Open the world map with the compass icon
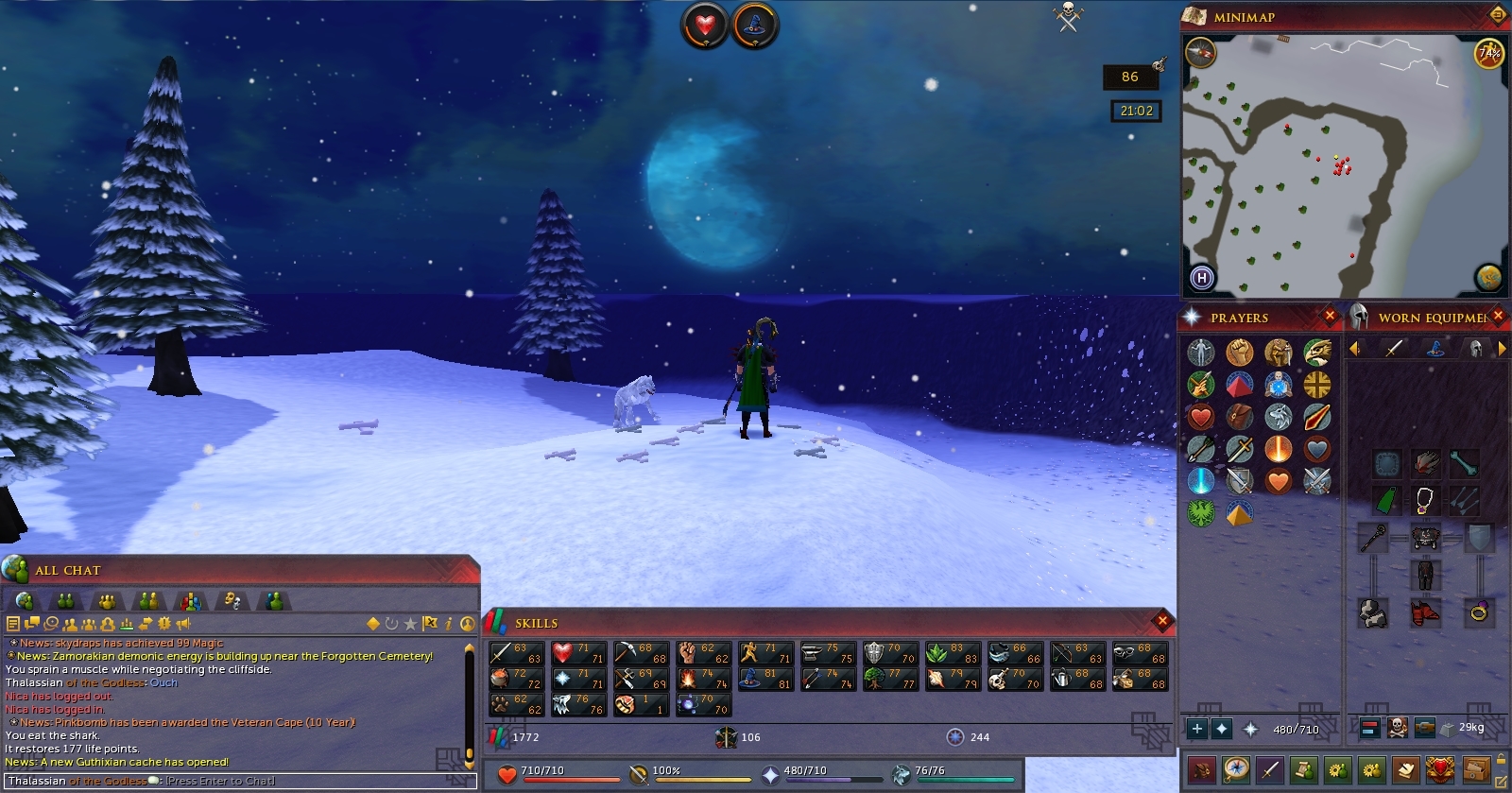The width and height of the screenshot is (1512, 793). 1235,769
